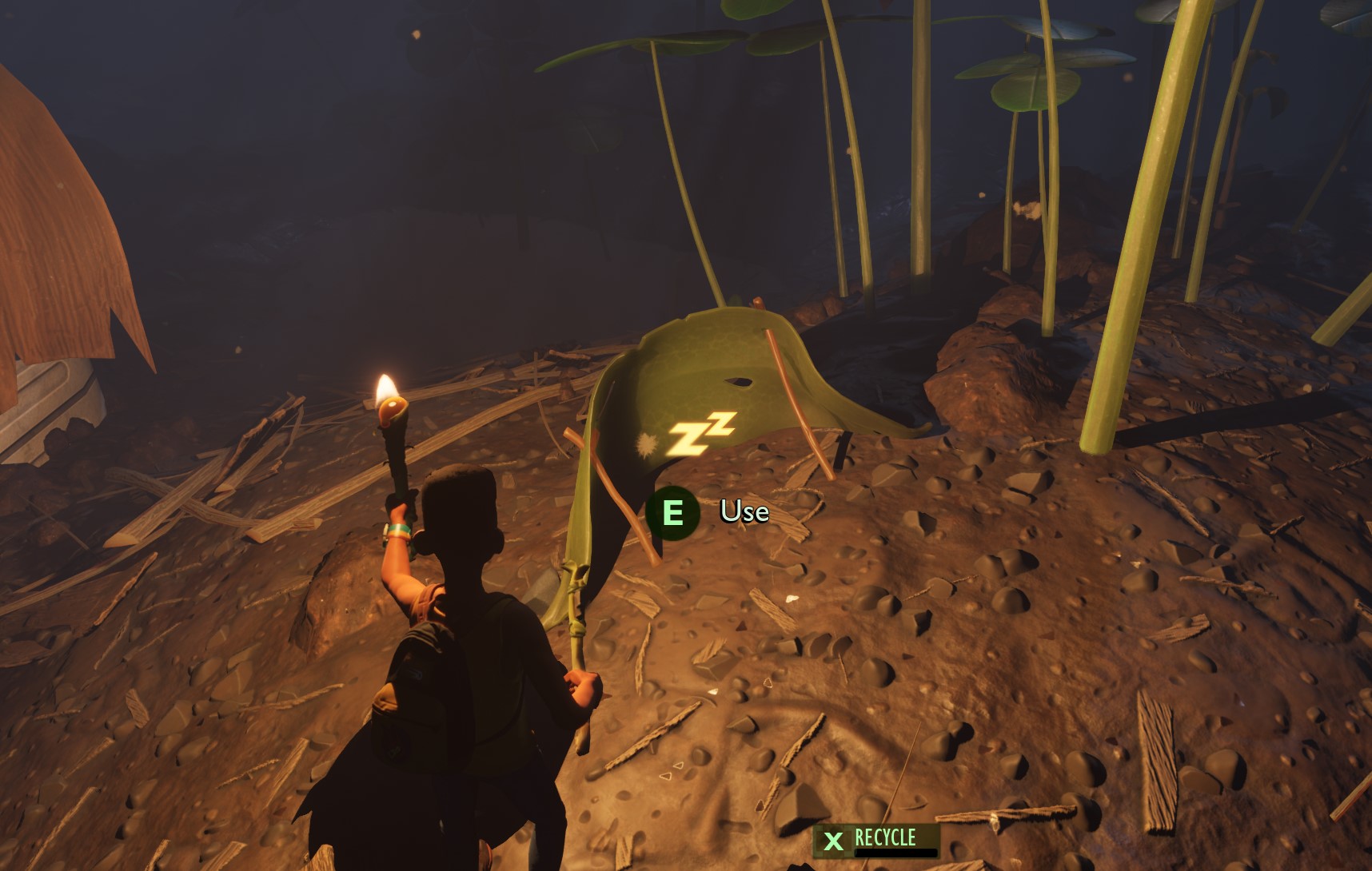
Task: Choose the Use menu option
Action: pyautogui.click(x=744, y=512)
